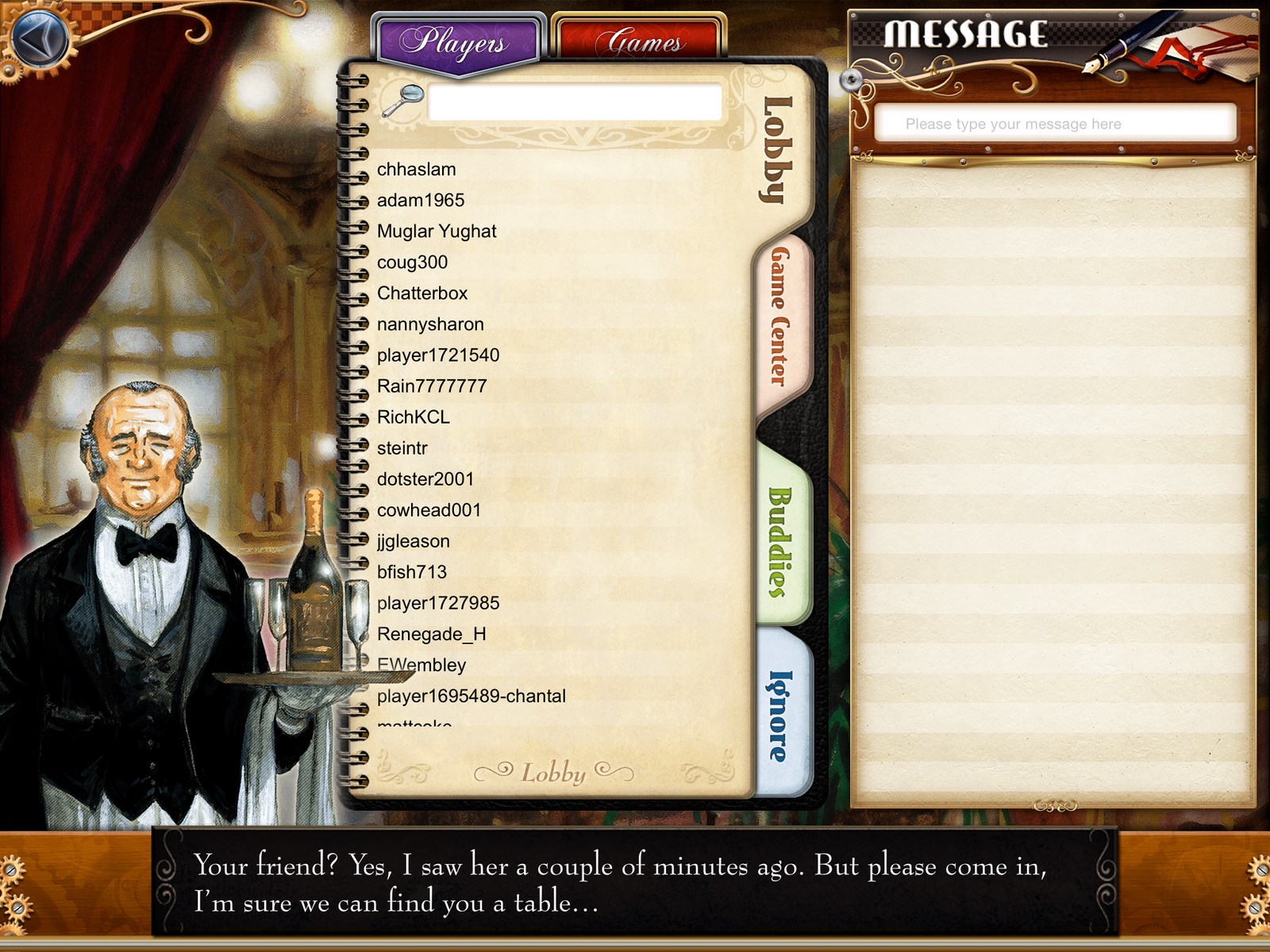Viewport: 1270px width, 952px height.
Task: Focus the player search field
Action: pos(574,102)
